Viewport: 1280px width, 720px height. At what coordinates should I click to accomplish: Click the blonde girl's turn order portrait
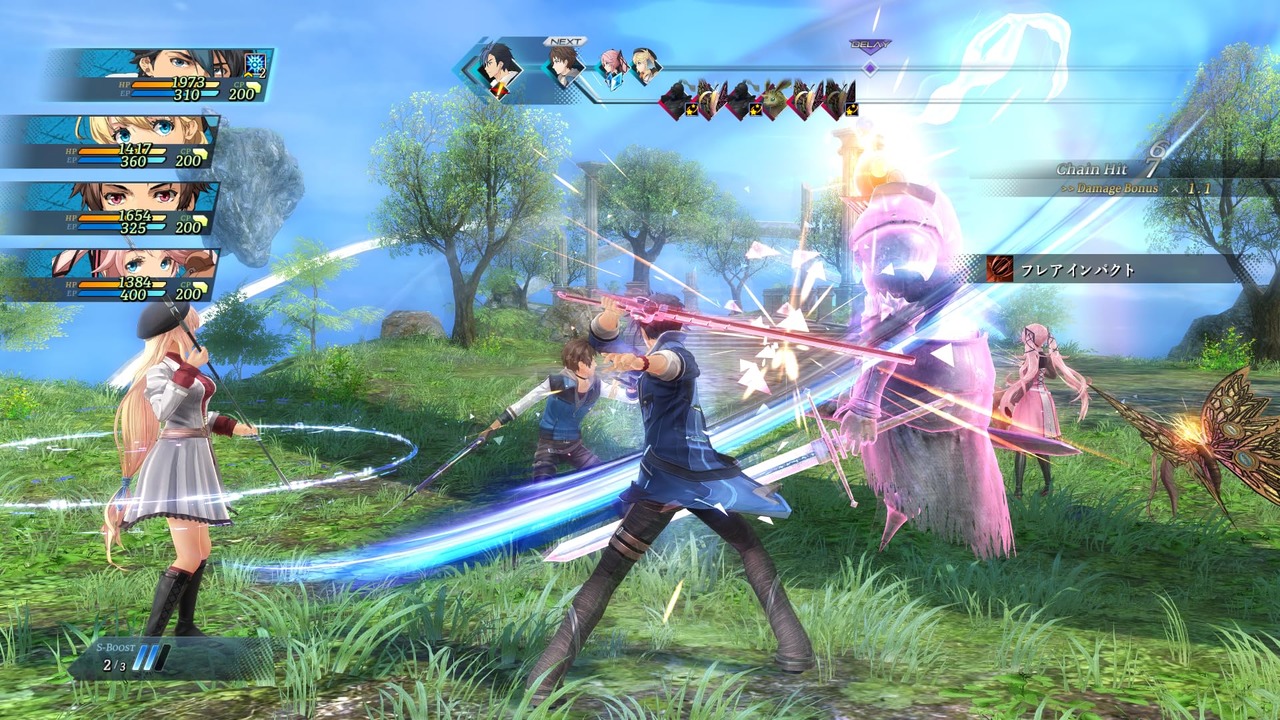click(x=645, y=66)
